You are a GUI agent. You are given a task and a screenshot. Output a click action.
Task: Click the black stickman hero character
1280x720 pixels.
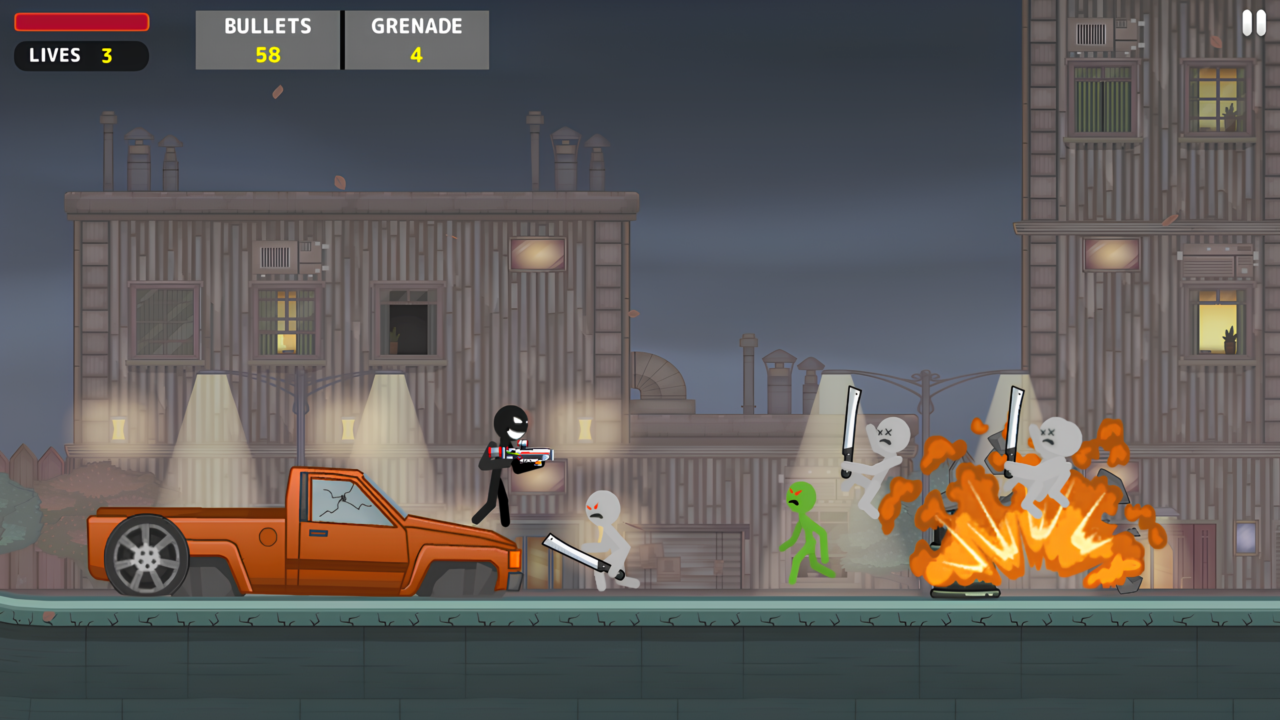(503, 460)
